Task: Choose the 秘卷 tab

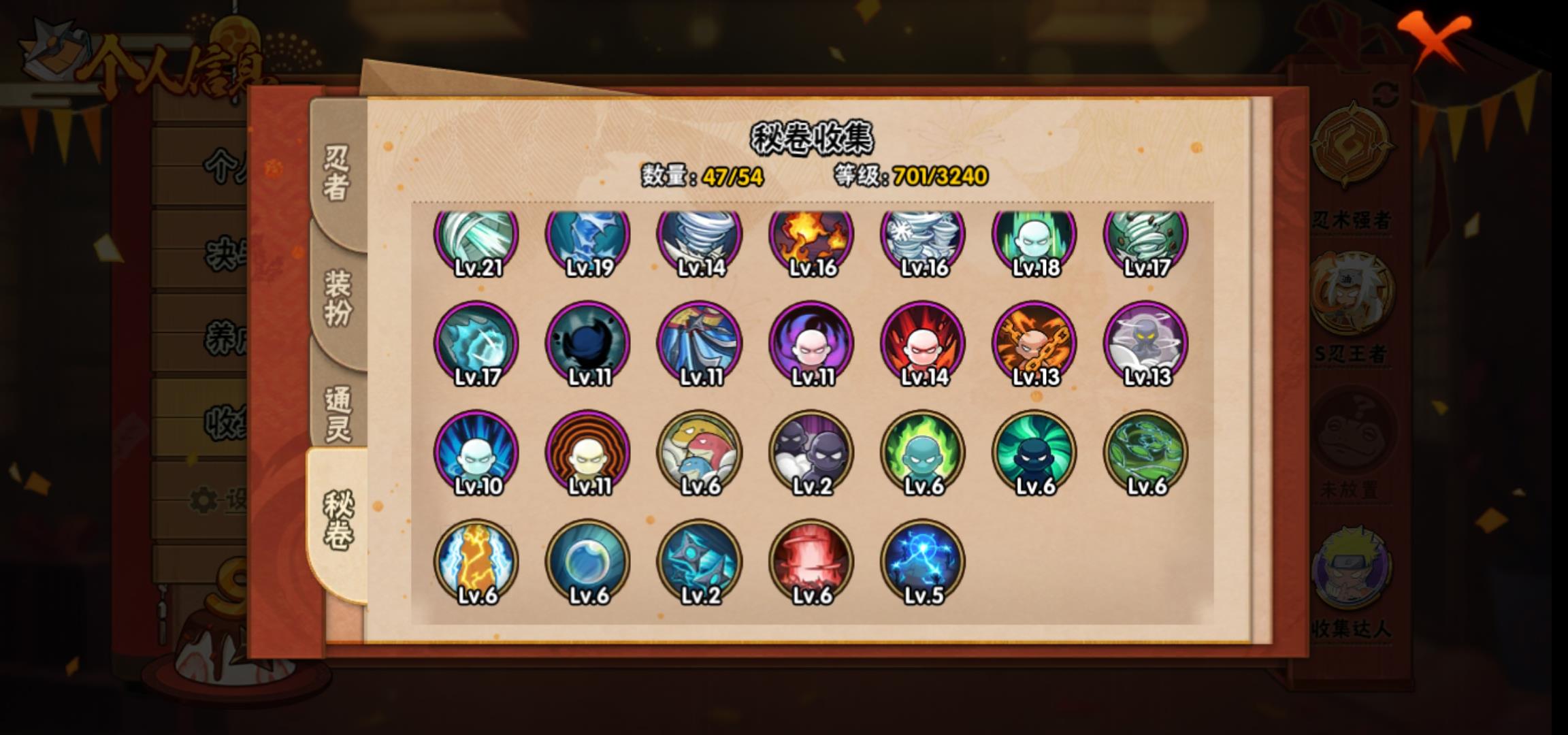Action: point(338,521)
